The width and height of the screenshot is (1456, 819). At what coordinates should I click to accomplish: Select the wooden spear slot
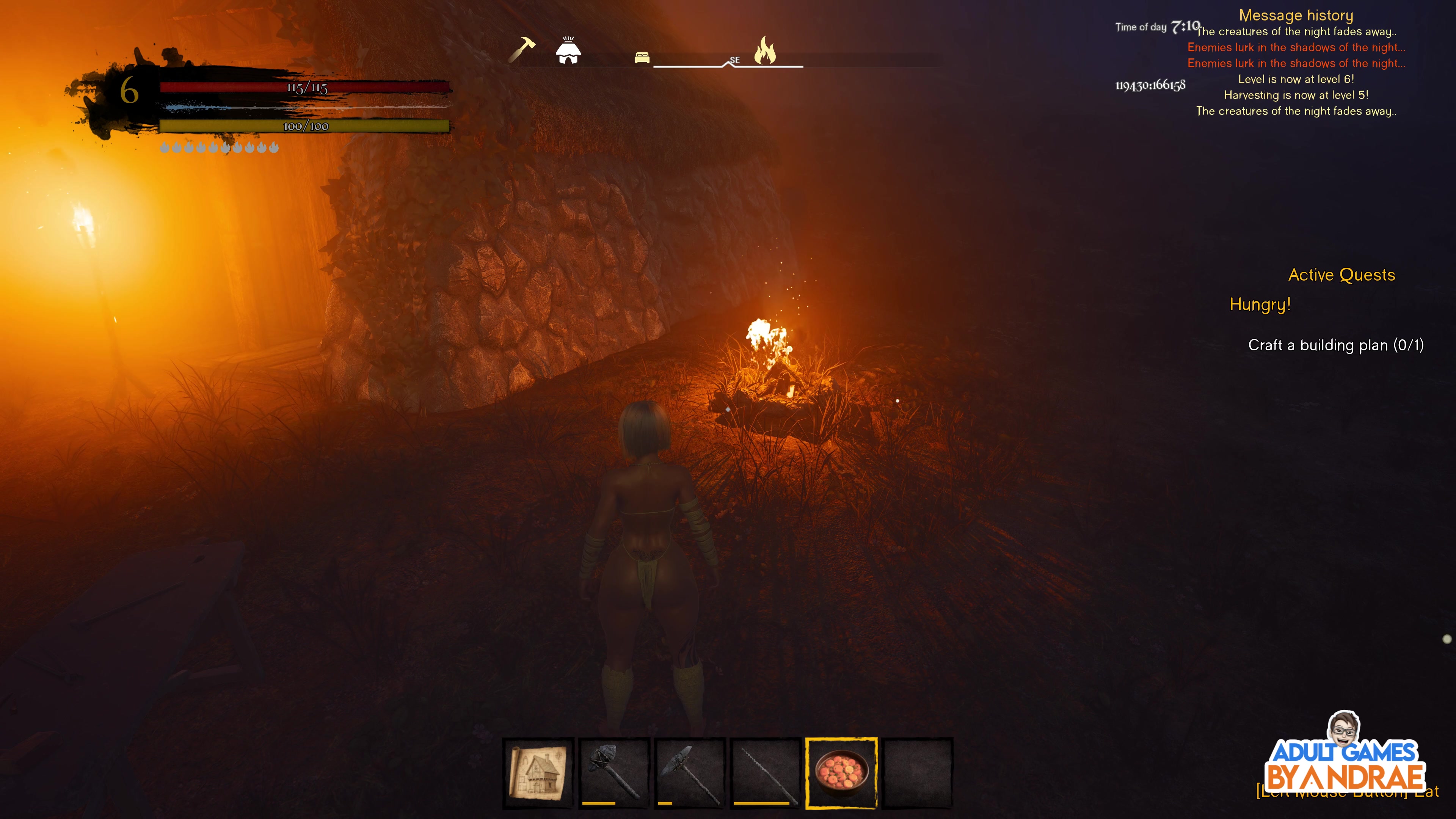click(x=765, y=772)
